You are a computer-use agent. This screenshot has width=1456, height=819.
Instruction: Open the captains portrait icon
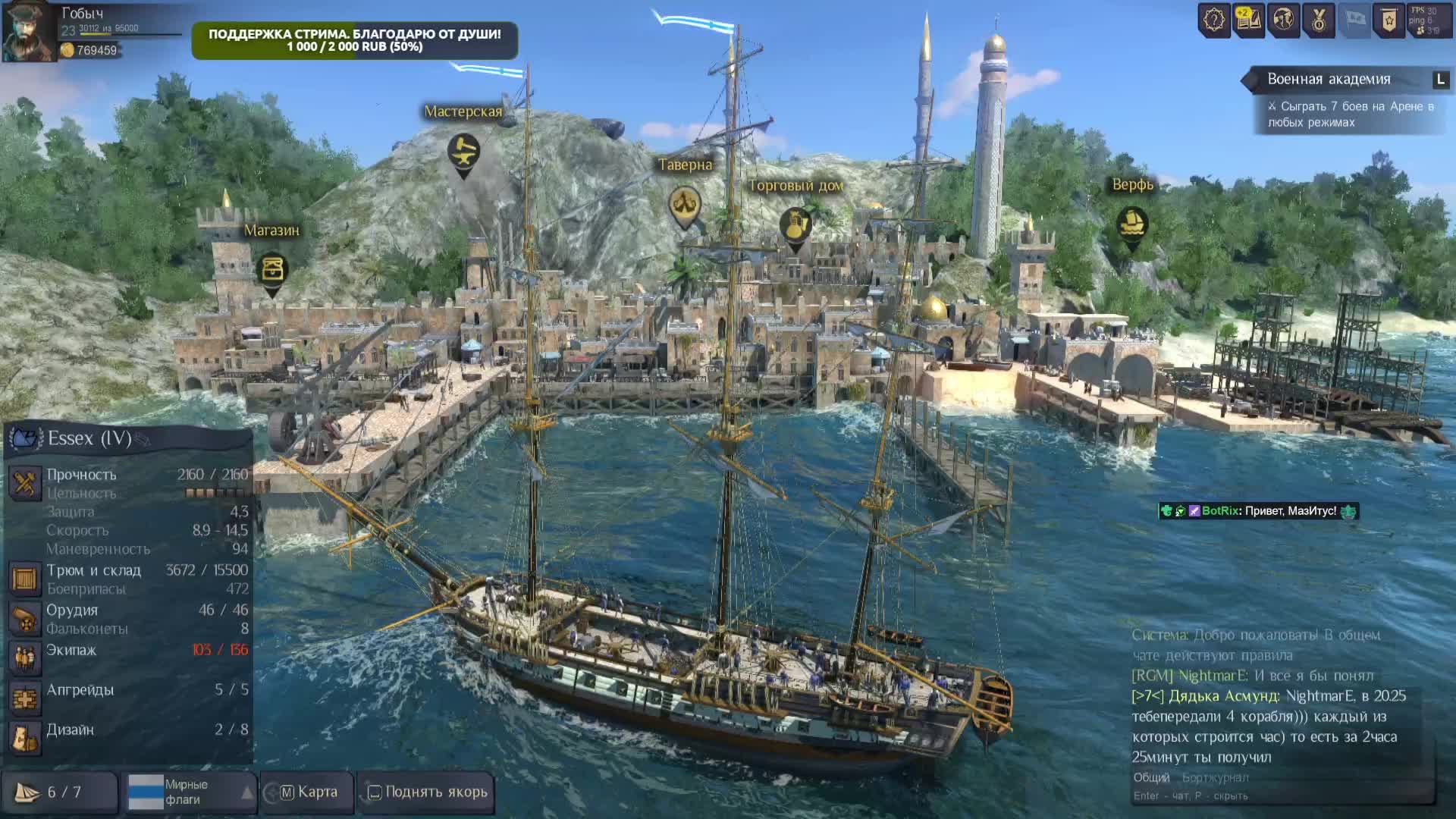[x=1283, y=20]
